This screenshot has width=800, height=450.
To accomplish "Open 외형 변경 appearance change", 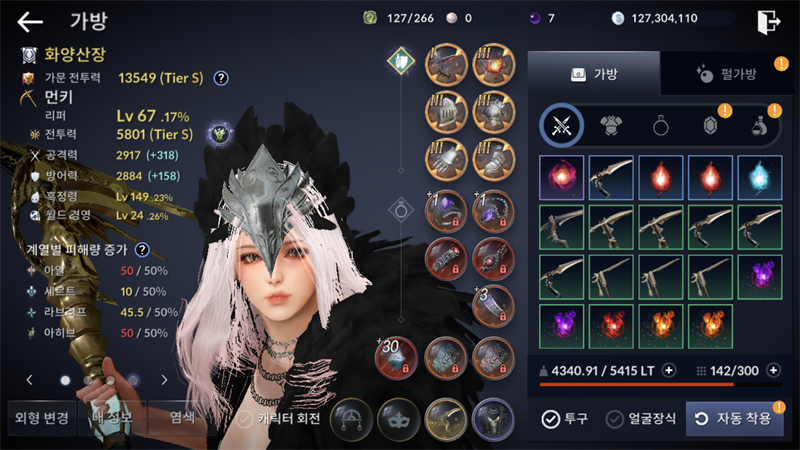I will 40,417.
